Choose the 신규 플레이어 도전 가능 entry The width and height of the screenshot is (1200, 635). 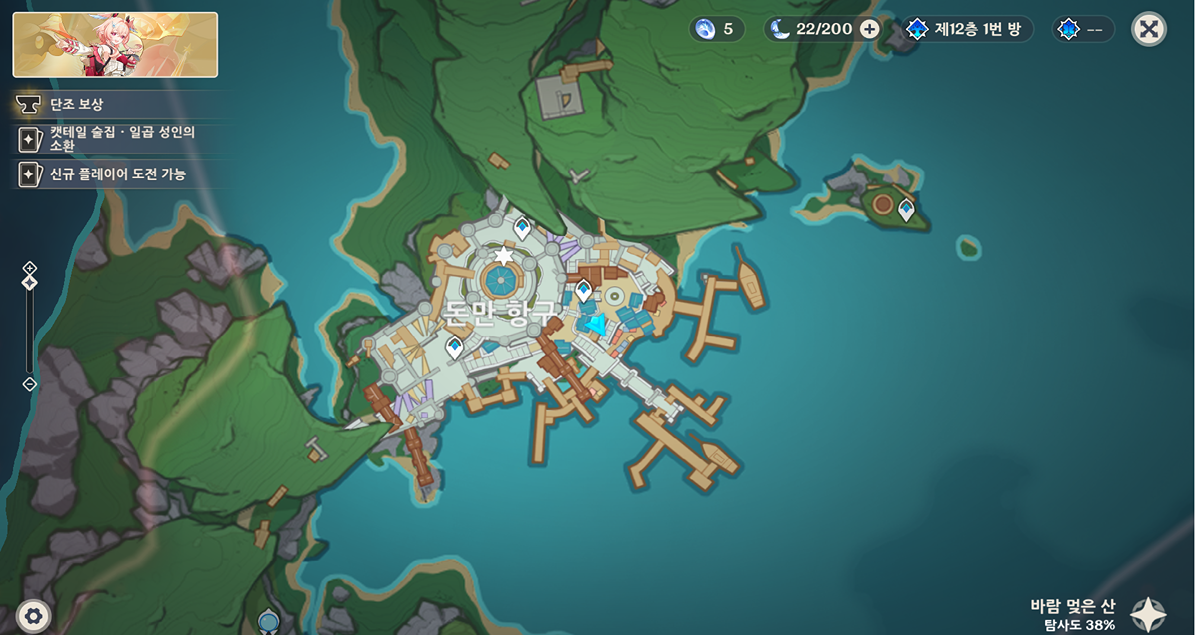tap(118, 174)
